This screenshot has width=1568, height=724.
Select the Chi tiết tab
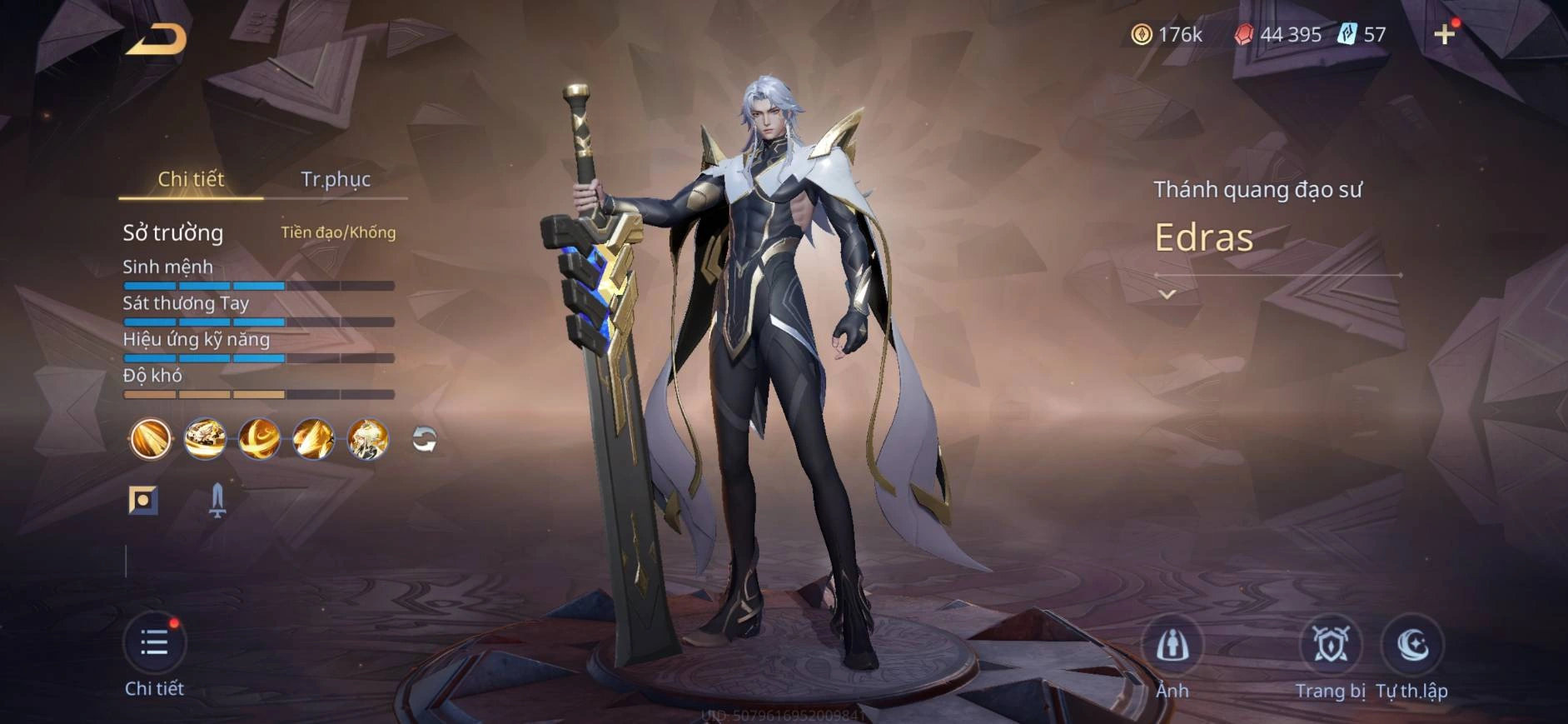coord(191,178)
